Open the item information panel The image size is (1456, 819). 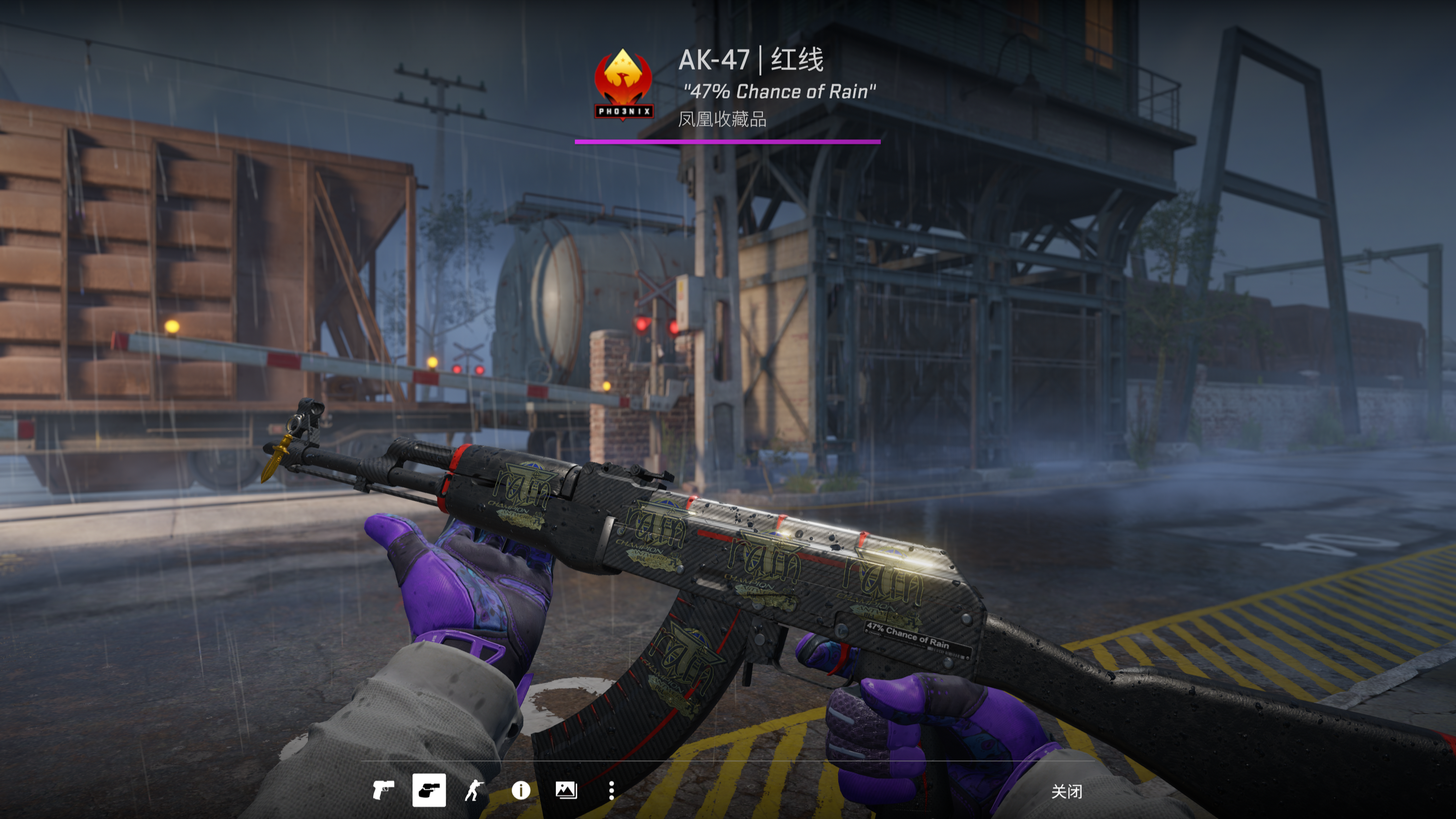pyautogui.click(x=520, y=790)
